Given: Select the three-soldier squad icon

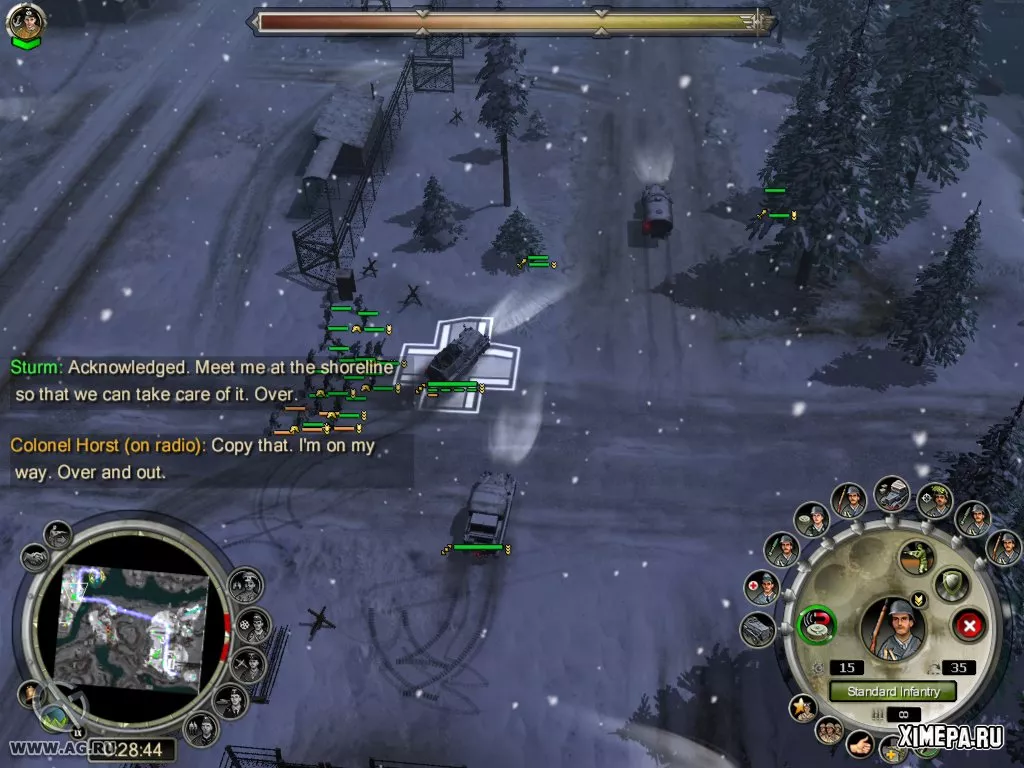Looking at the screenshot, I should (x=829, y=731).
